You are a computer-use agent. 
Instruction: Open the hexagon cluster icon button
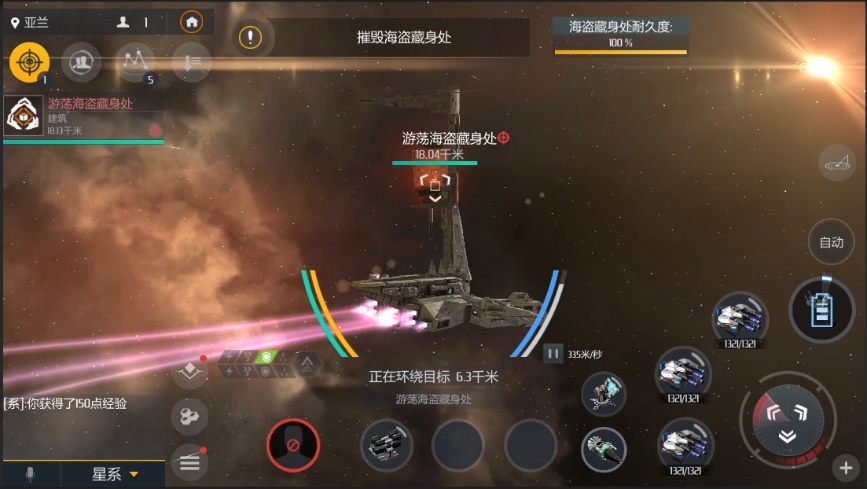coord(189,417)
